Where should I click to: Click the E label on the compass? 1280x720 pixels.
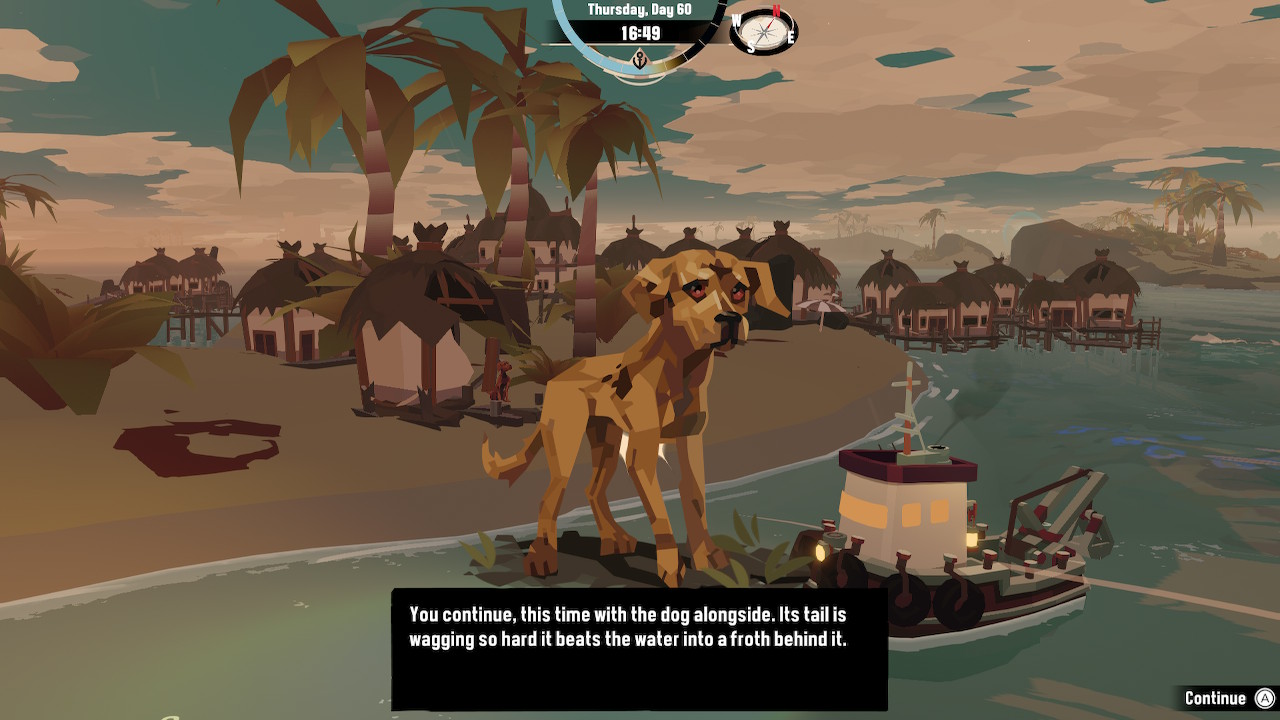(x=791, y=37)
